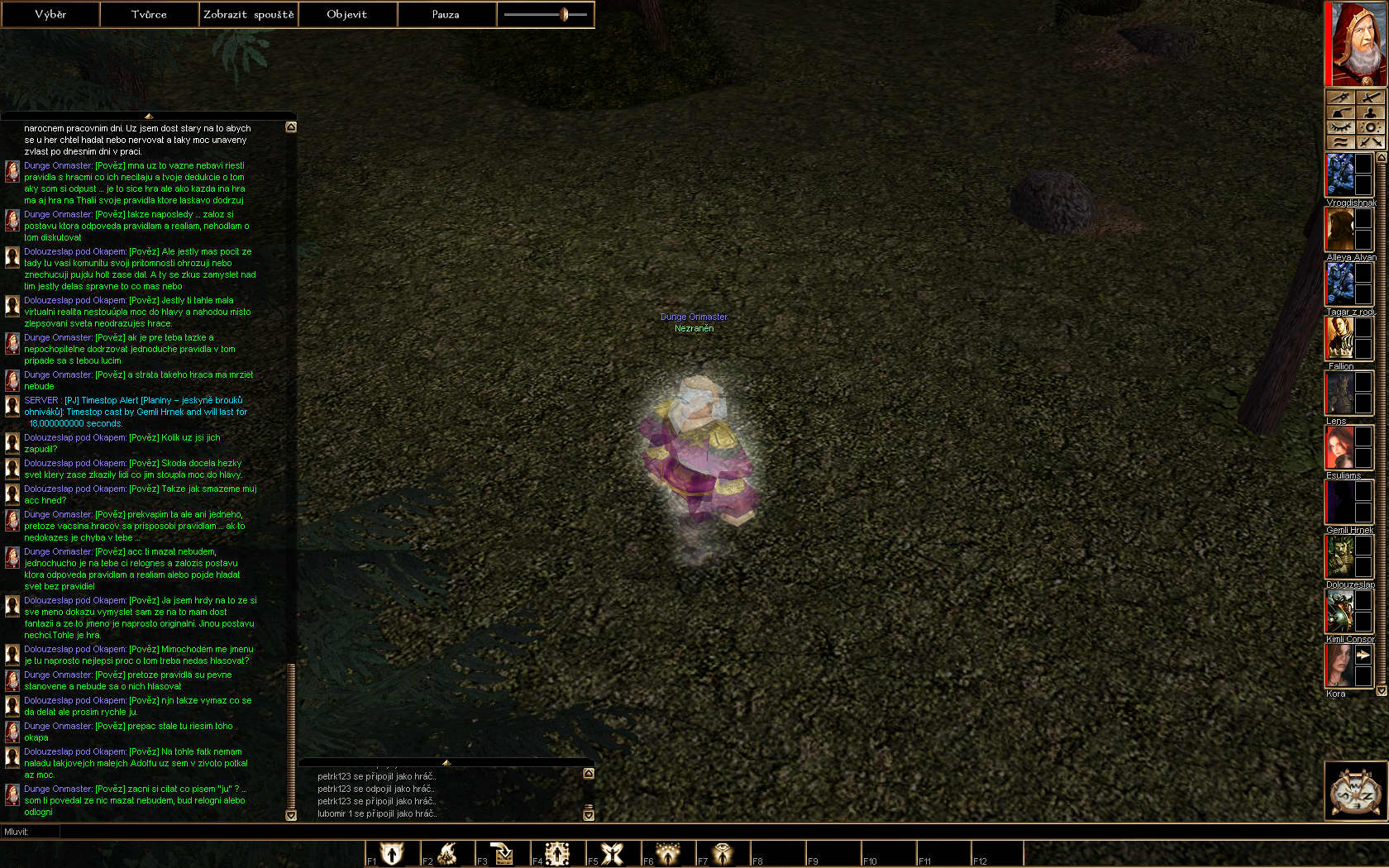Image resolution: width=1389 pixels, height=868 pixels.
Task: Activate the F5 winged figure quickslot
Action: point(613,852)
